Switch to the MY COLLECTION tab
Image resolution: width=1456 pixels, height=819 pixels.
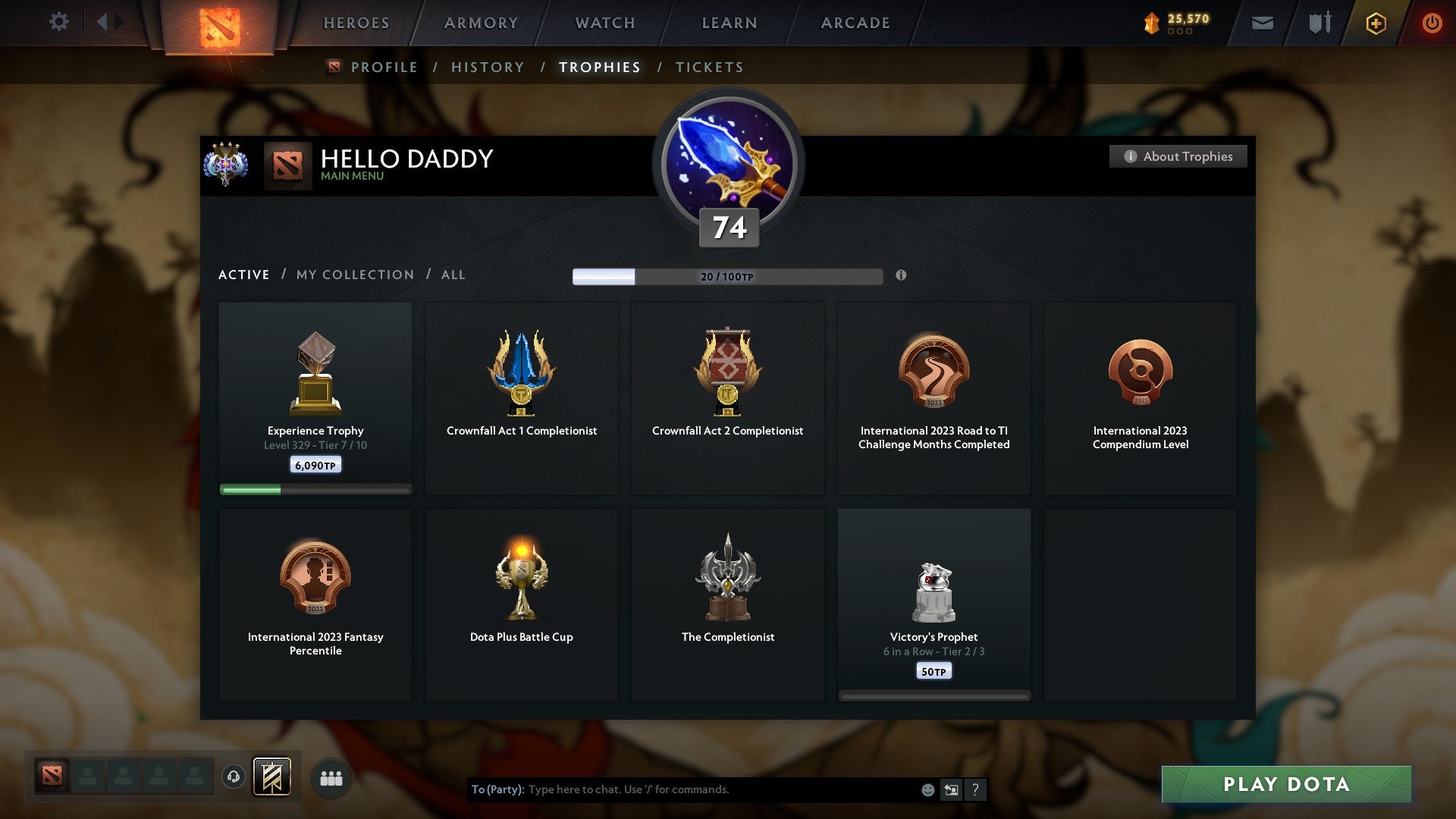point(354,275)
